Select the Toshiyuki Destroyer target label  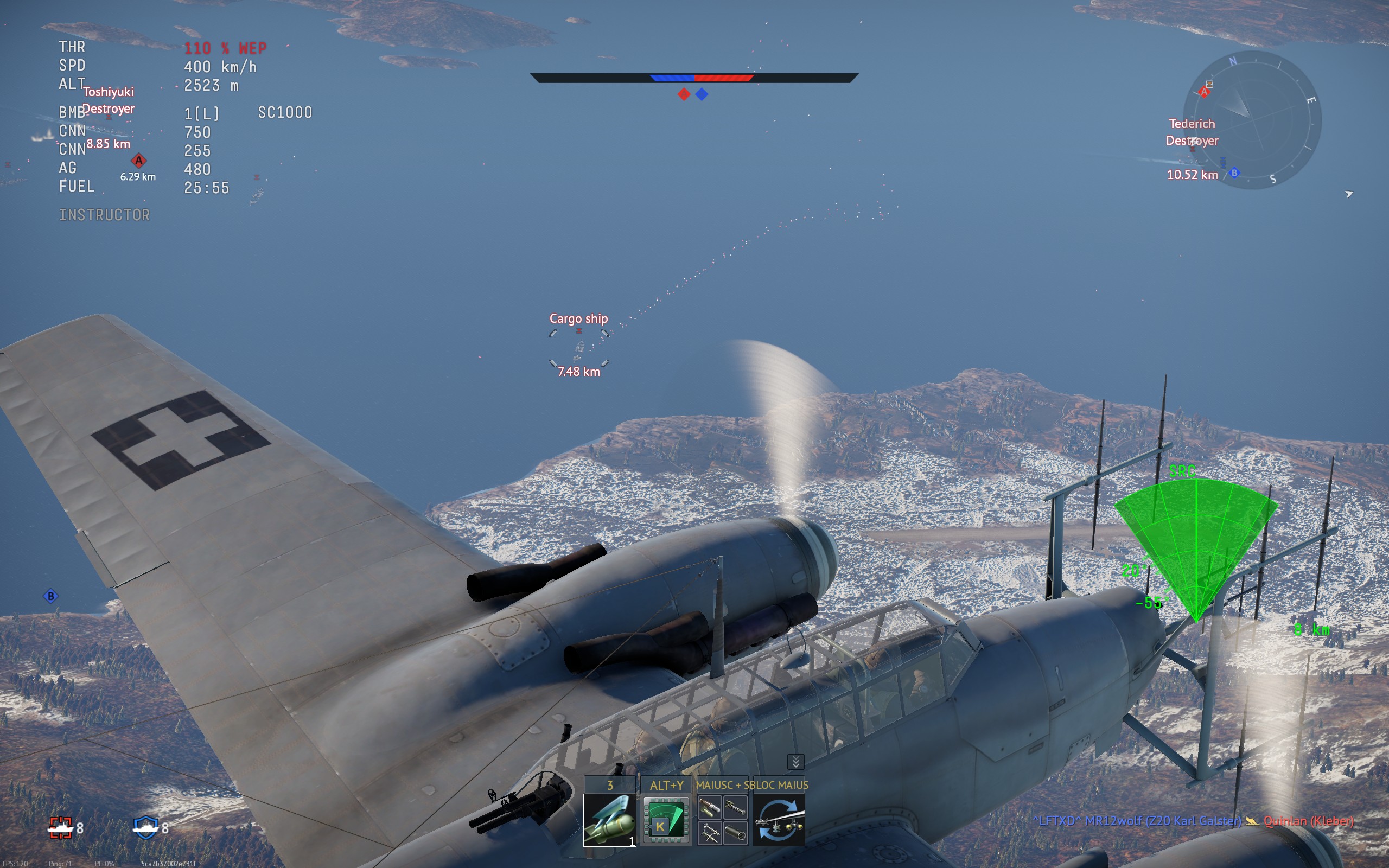108,100
